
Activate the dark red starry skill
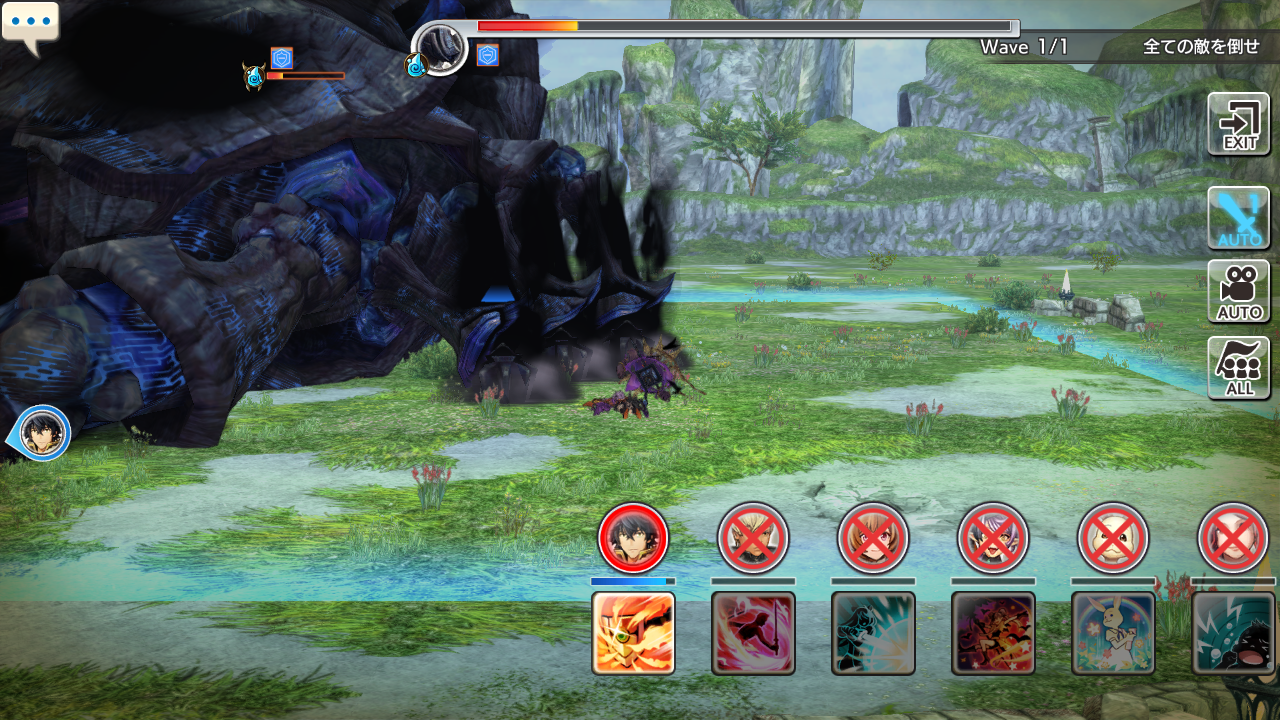tap(993, 633)
